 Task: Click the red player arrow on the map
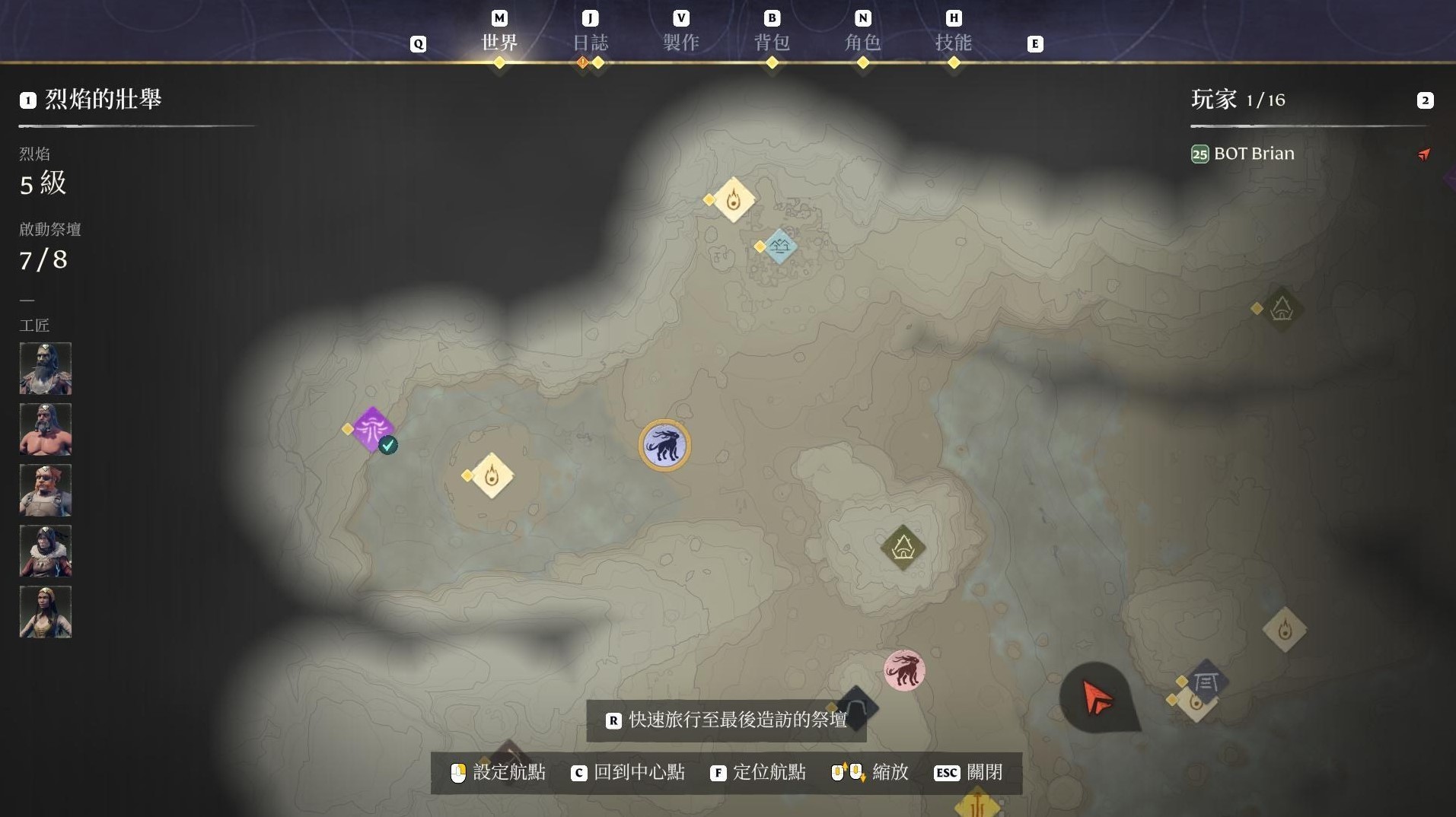[x=1097, y=698]
